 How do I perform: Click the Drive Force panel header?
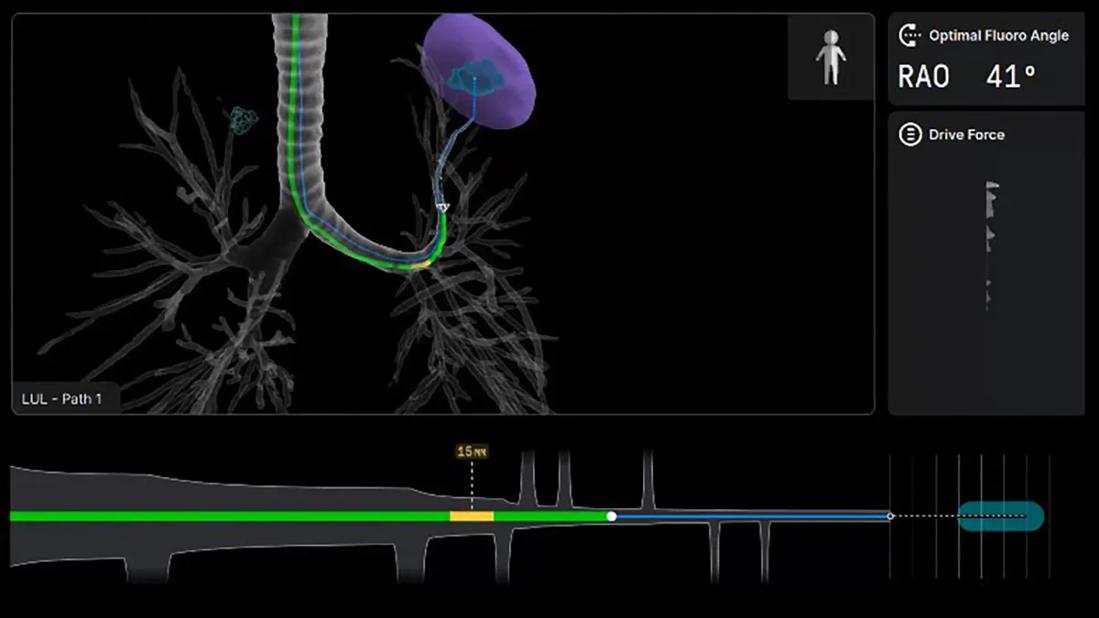pyautogui.click(x=965, y=135)
